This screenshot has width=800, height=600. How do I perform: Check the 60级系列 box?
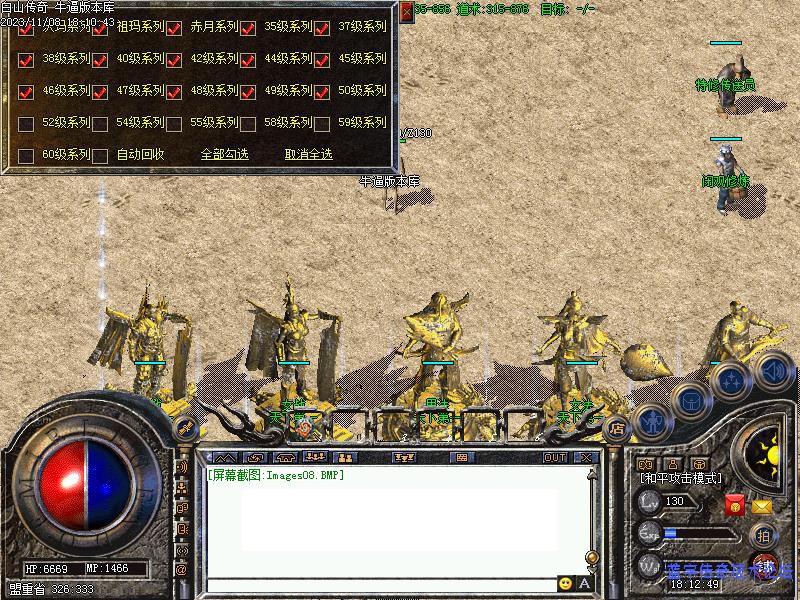[x=26, y=157]
